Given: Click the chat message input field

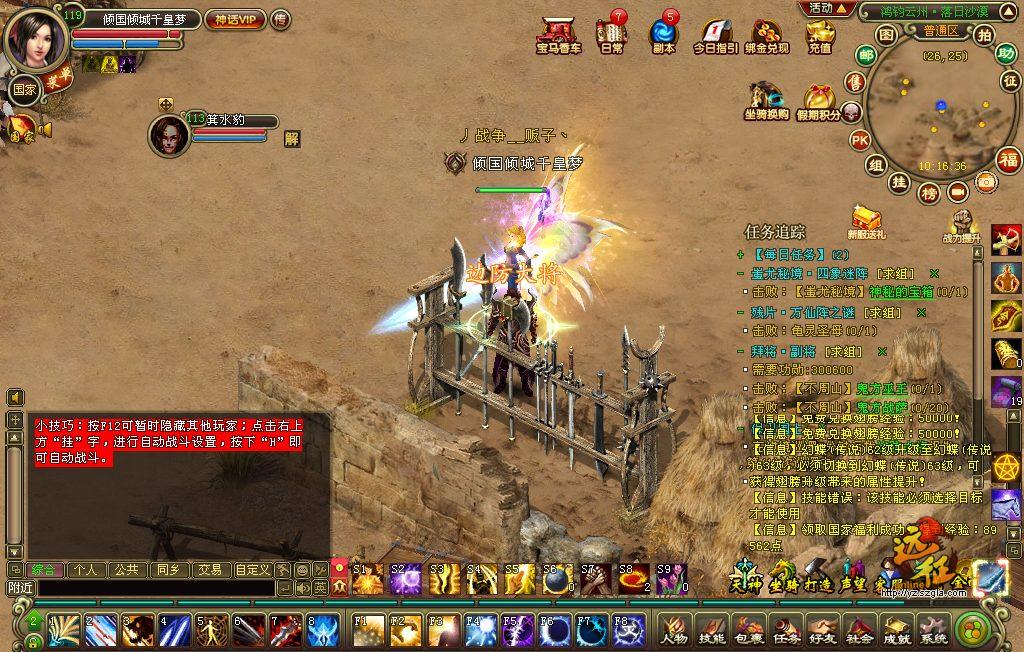Looking at the screenshot, I should [x=155, y=589].
